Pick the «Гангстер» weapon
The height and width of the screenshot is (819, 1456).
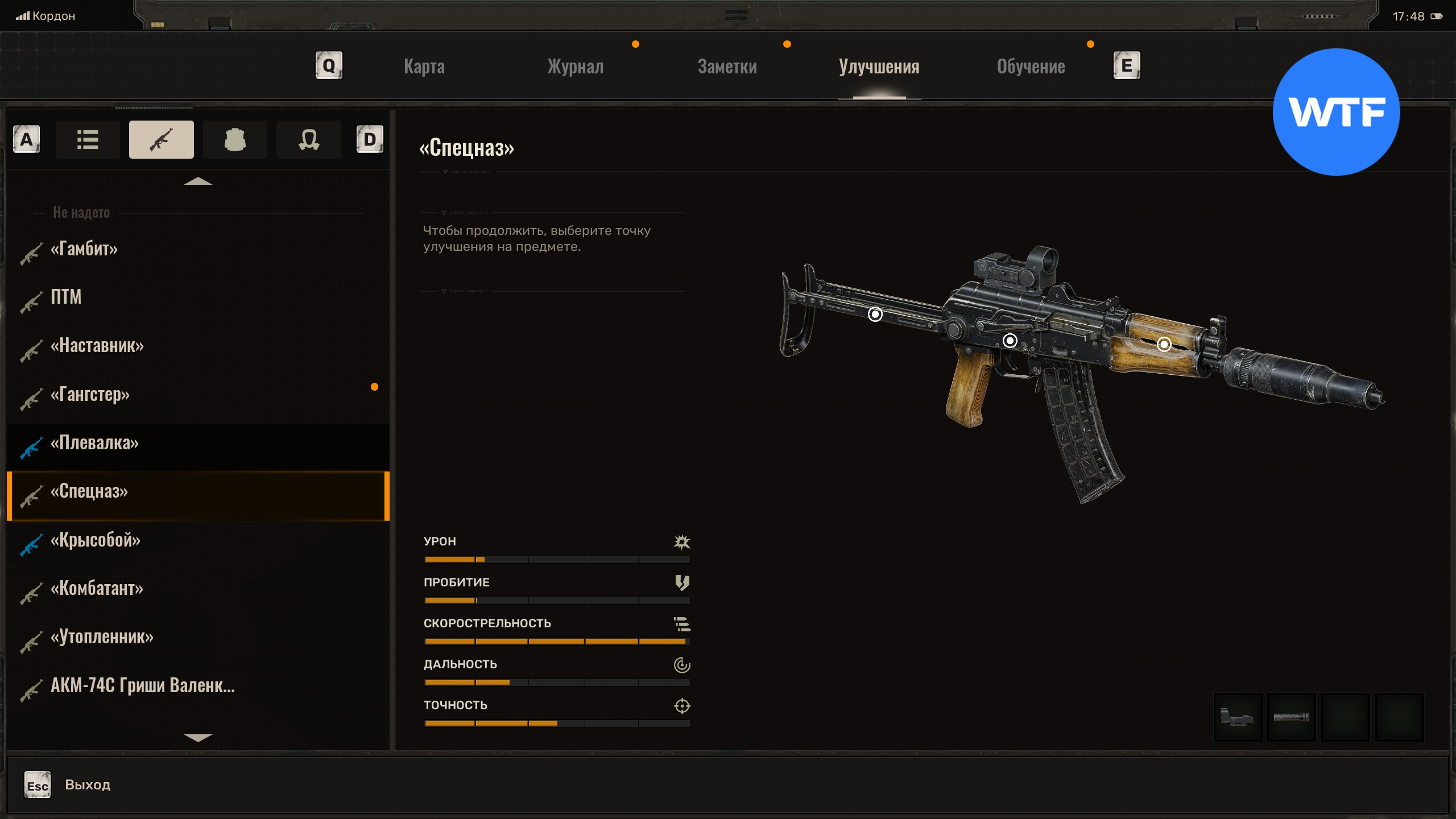click(90, 394)
